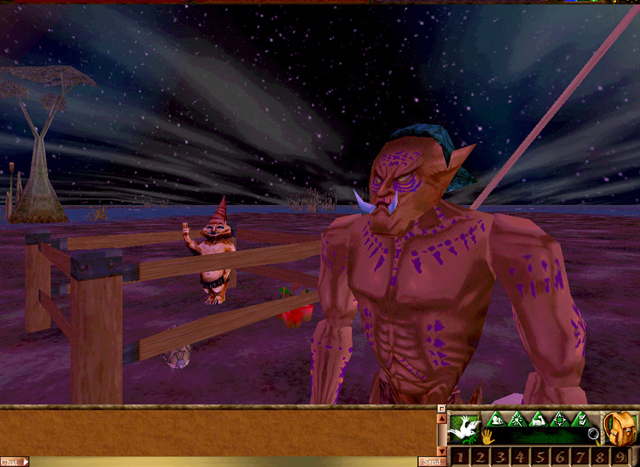Click the square emblem triangle icon
640x467 pixels.
point(560,420)
